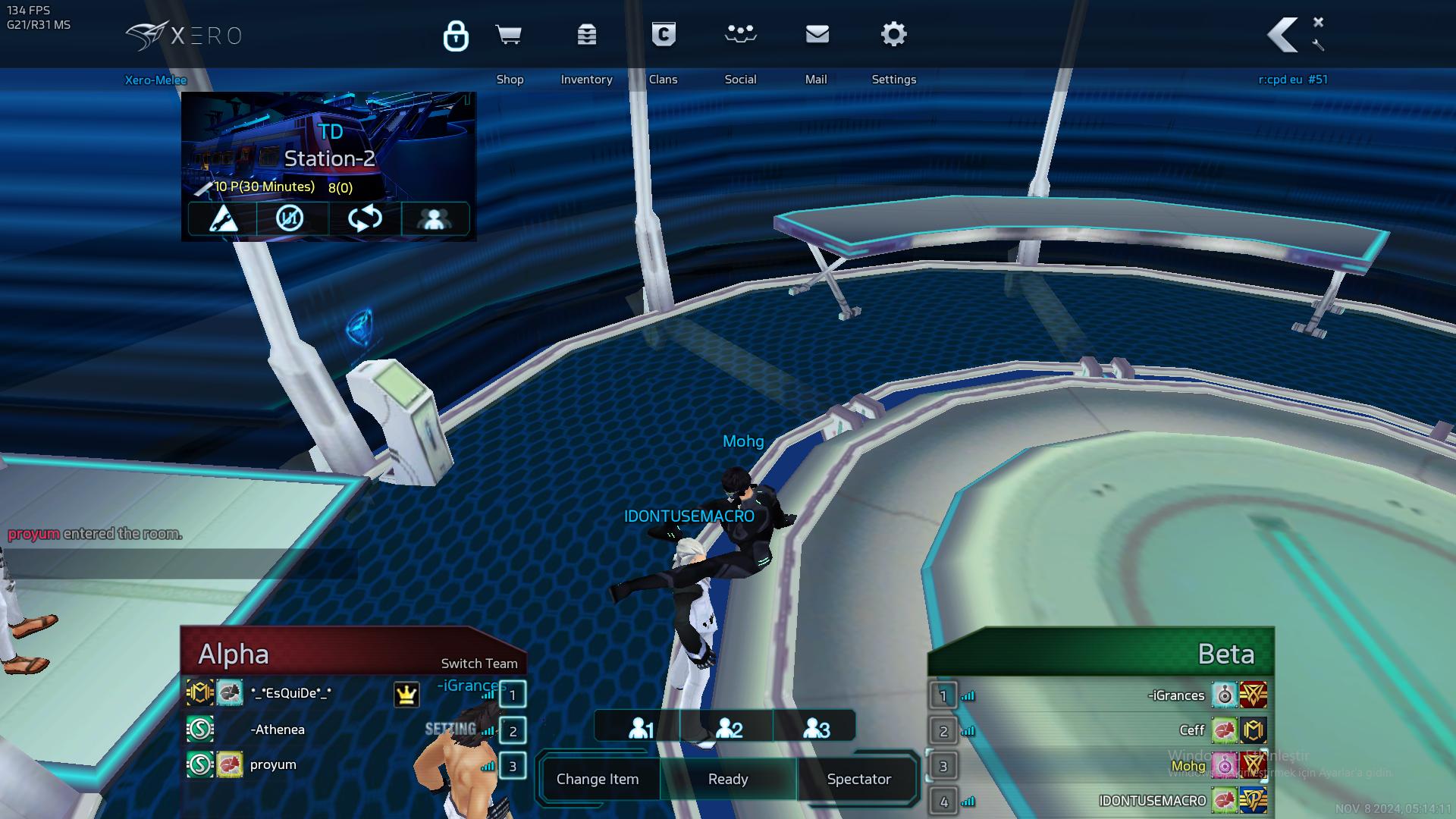Select Switch Team on Alpha panel
1456x819 pixels.
click(479, 664)
